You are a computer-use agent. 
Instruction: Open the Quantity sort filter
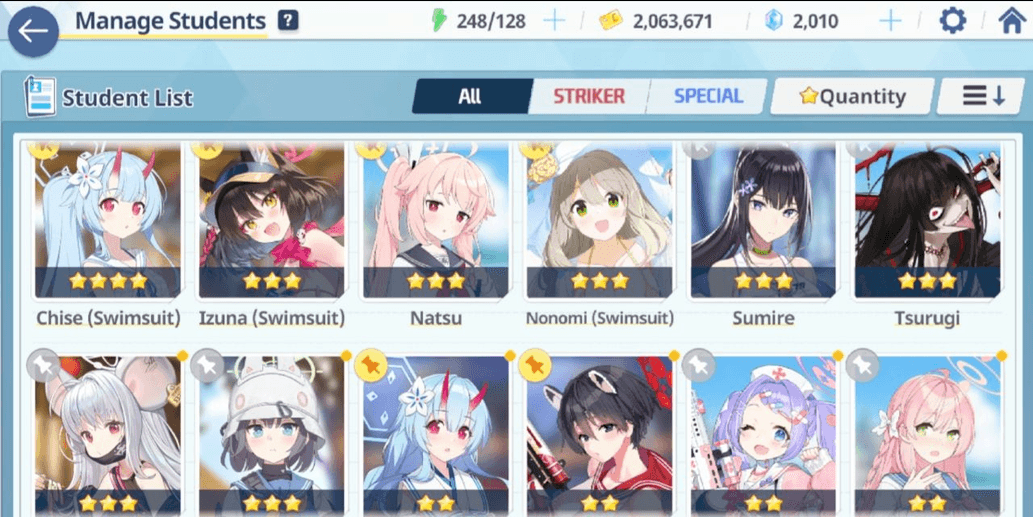(x=852, y=96)
